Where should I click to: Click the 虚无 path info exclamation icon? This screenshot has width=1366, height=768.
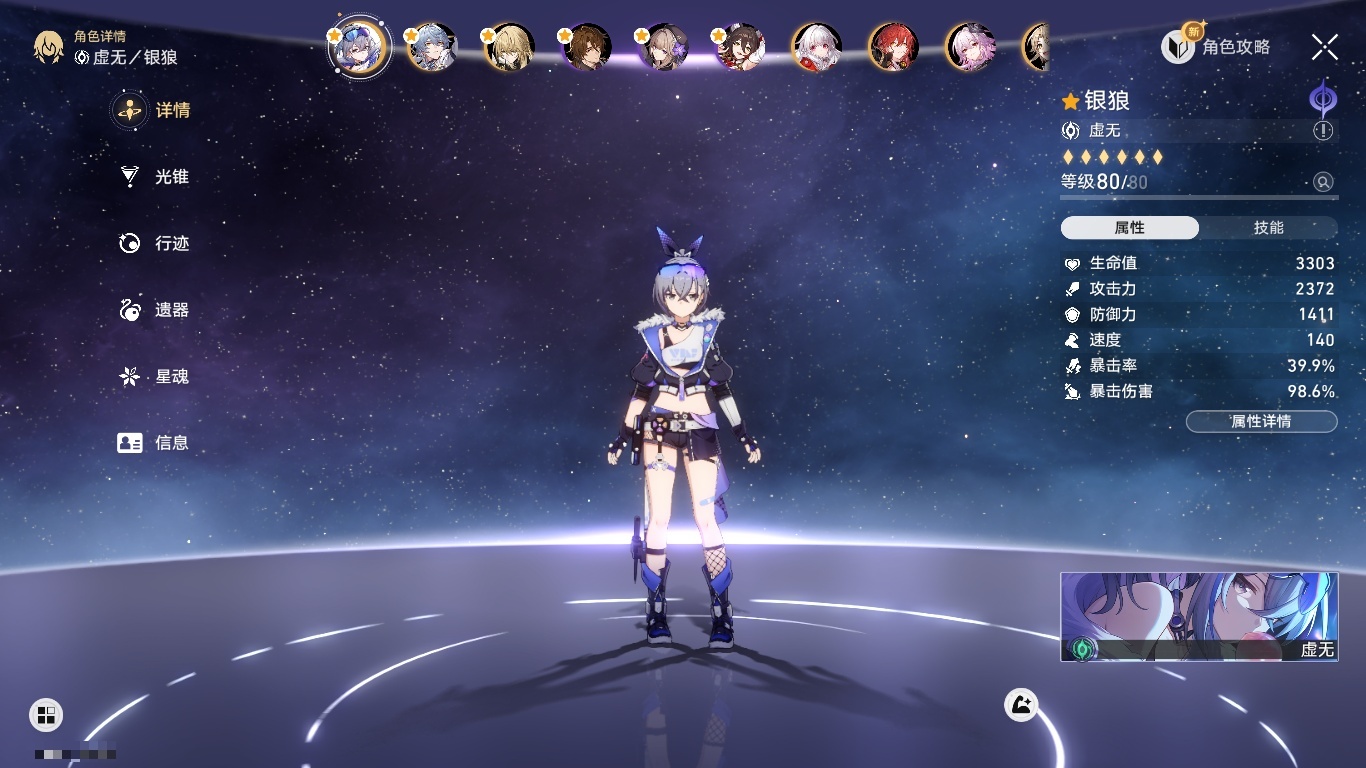1323,131
